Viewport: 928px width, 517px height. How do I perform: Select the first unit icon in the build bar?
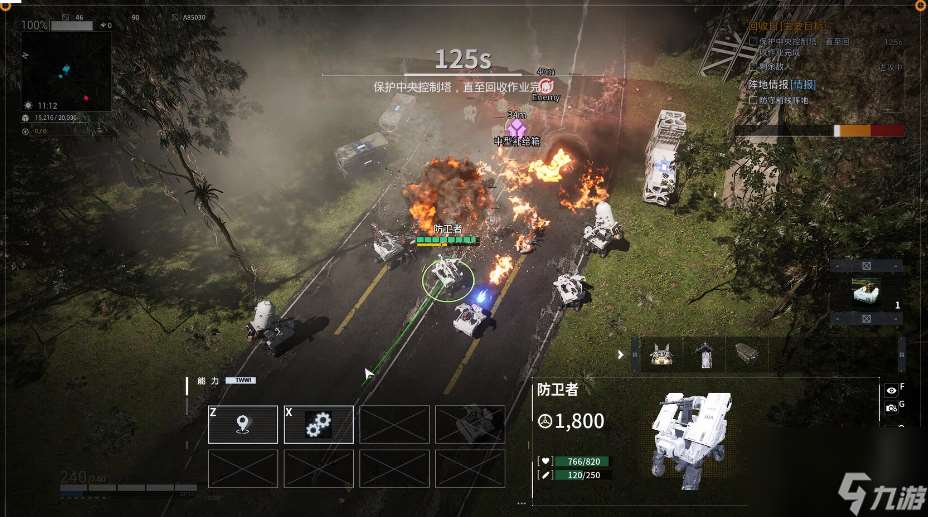coord(661,353)
